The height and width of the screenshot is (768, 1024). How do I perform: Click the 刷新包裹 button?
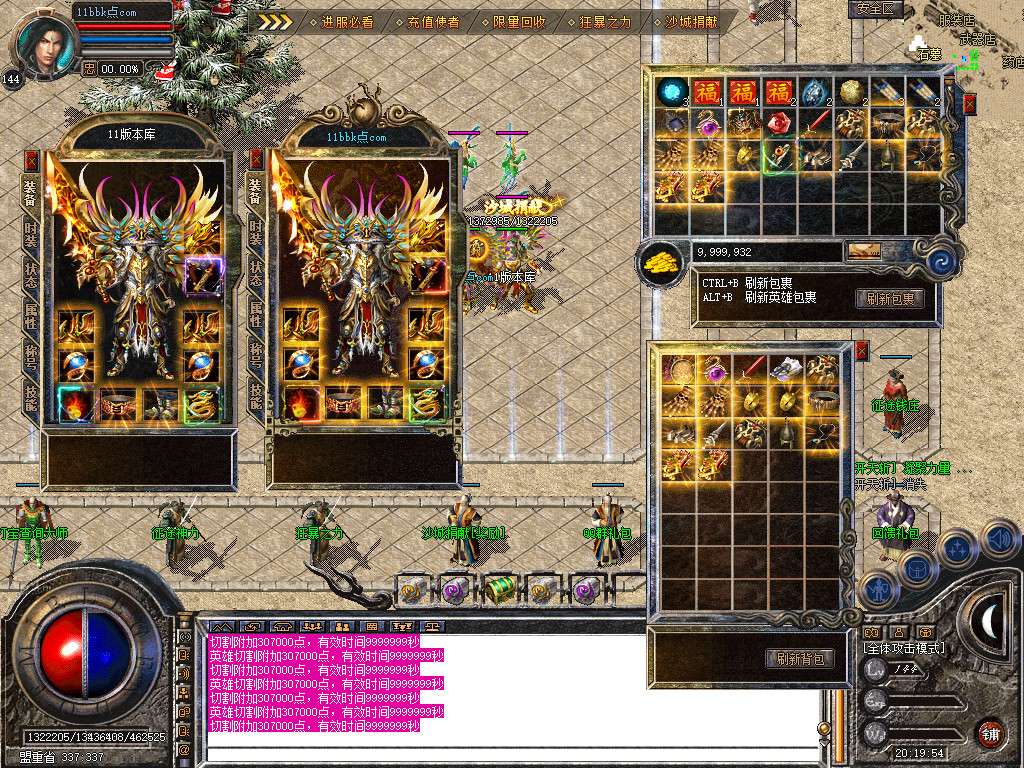point(889,298)
